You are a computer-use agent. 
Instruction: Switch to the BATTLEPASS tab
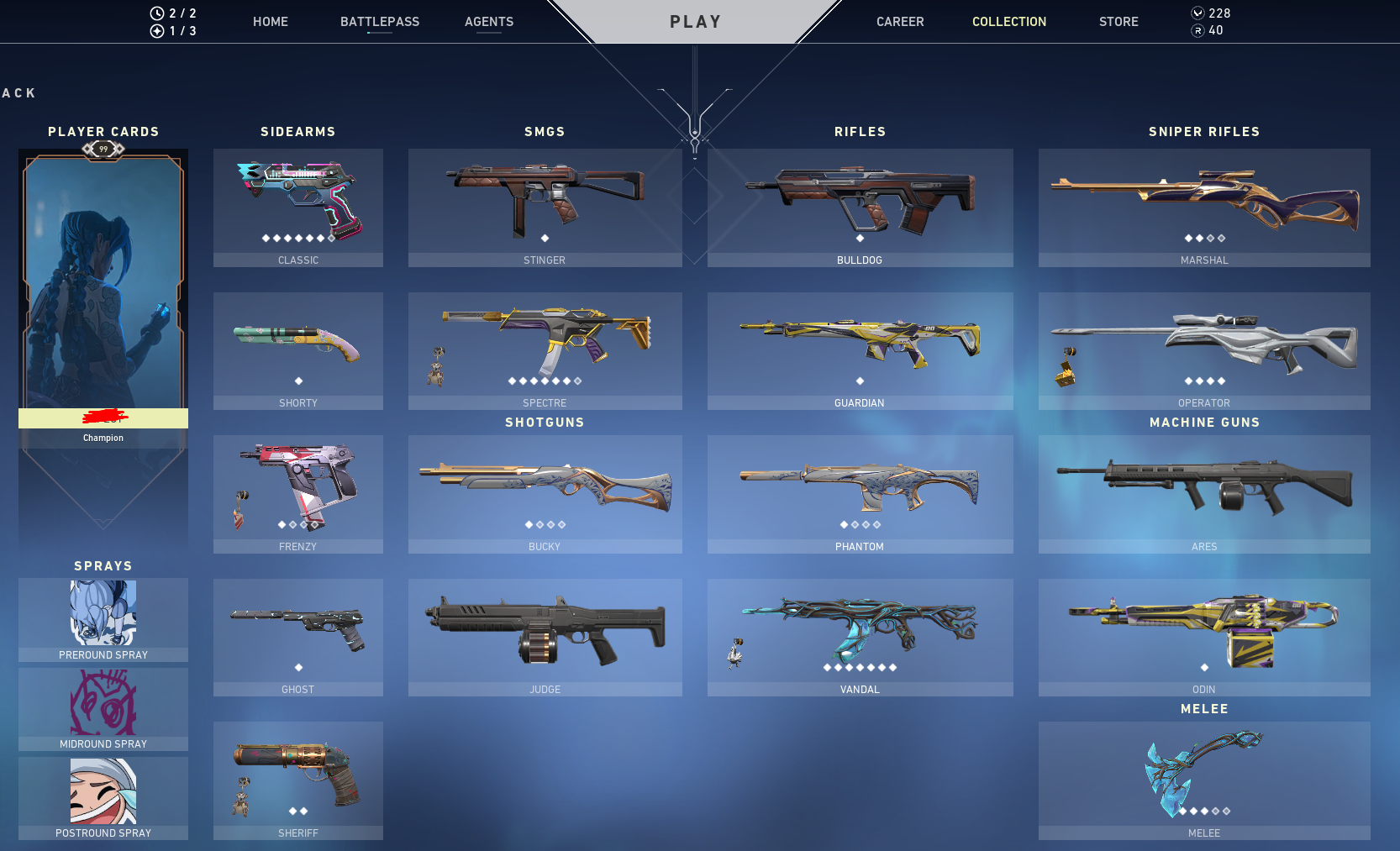point(380,22)
